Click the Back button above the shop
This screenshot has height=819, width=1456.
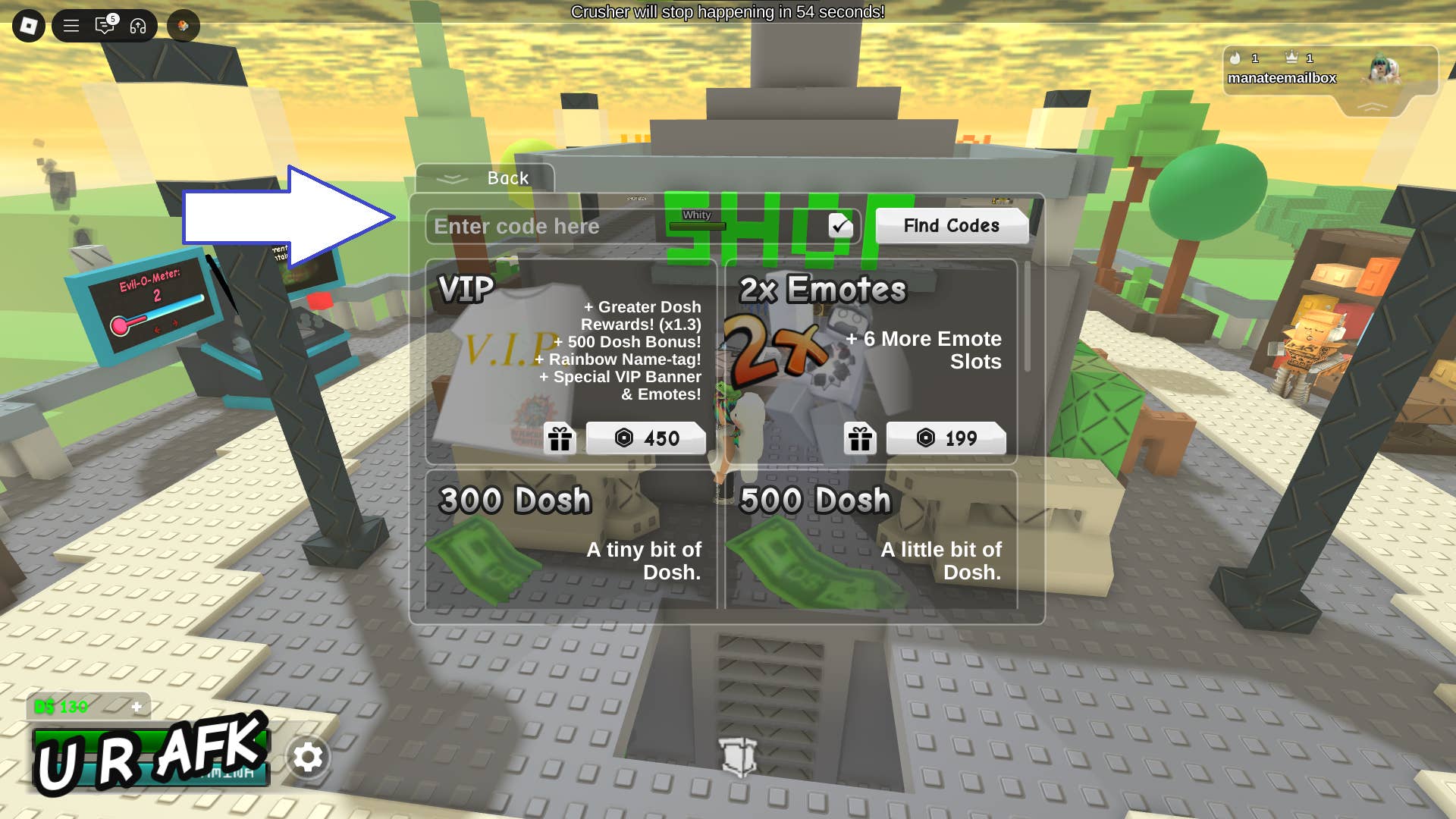pos(486,178)
